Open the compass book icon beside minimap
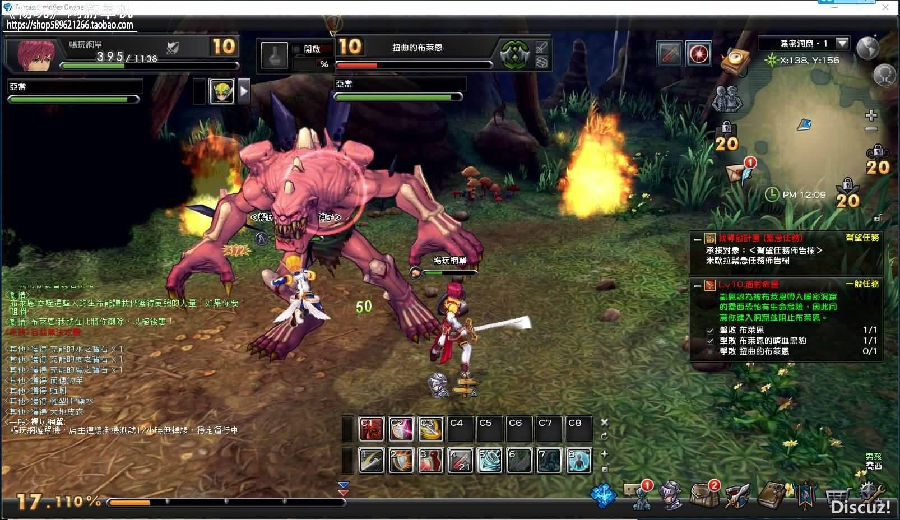Viewport: 900px width, 520px height. 737,61
